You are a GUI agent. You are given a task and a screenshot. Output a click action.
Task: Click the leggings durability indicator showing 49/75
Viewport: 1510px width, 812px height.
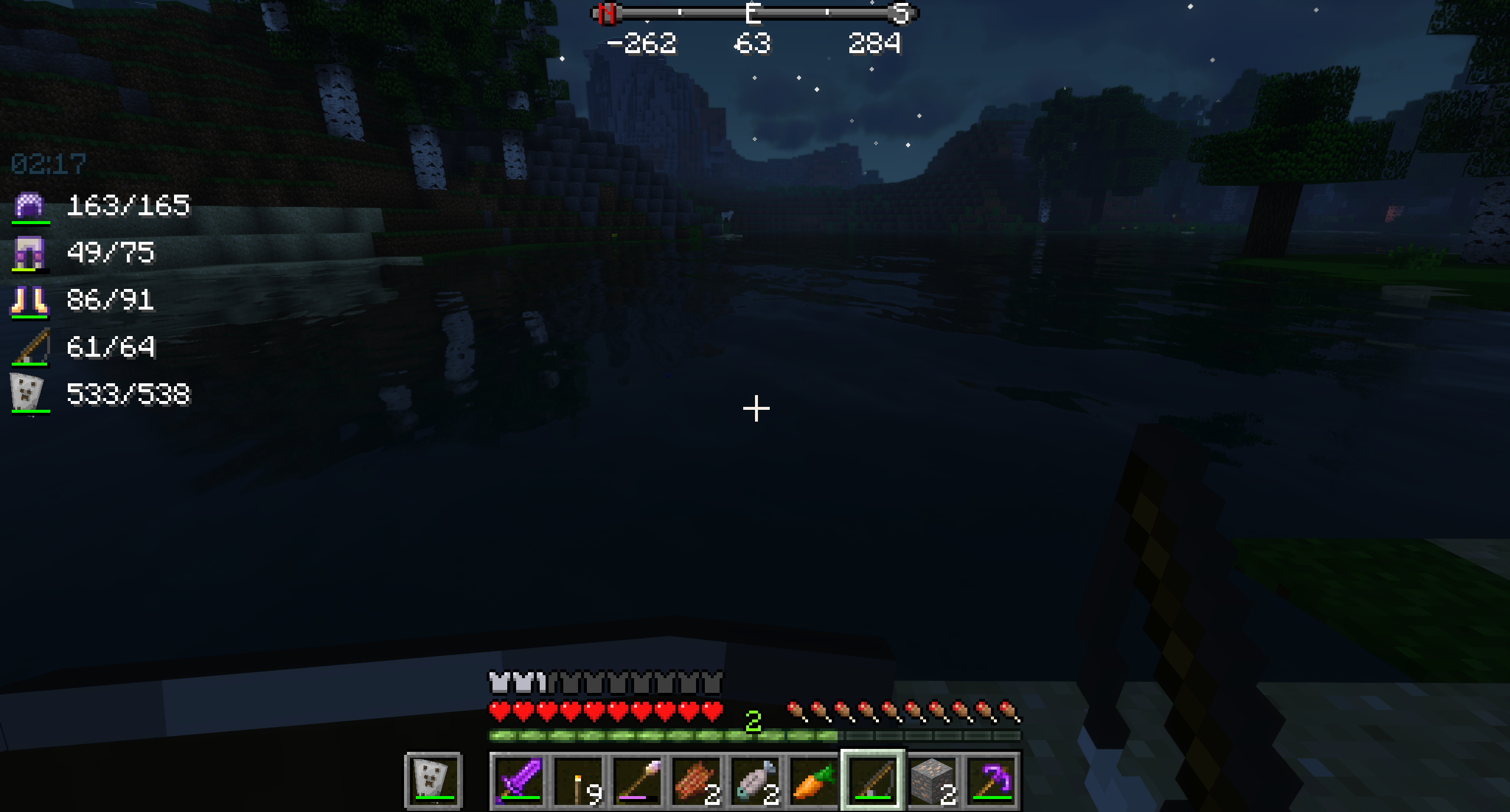click(x=112, y=253)
